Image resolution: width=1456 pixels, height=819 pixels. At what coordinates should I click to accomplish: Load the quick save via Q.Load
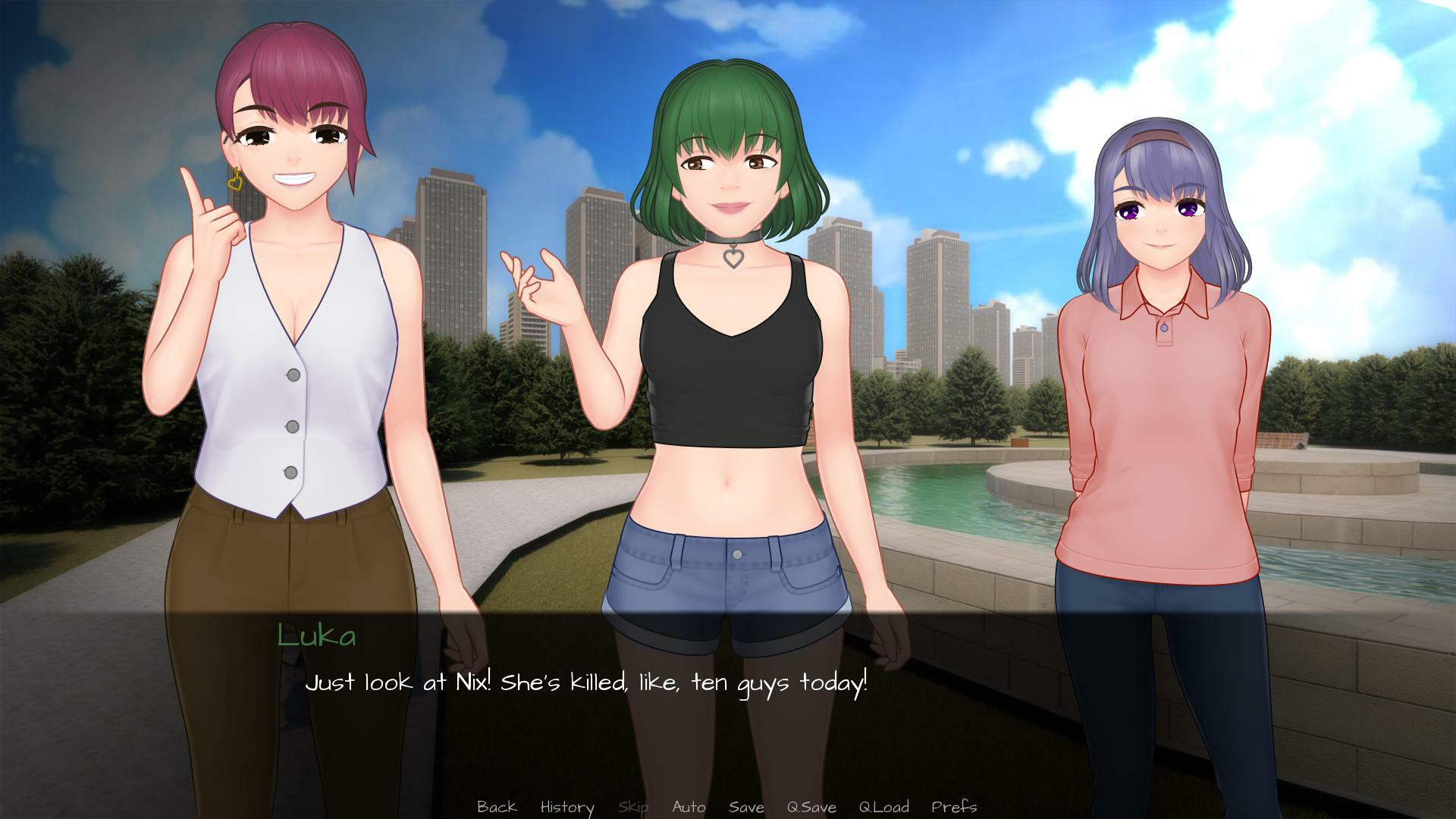[884, 807]
